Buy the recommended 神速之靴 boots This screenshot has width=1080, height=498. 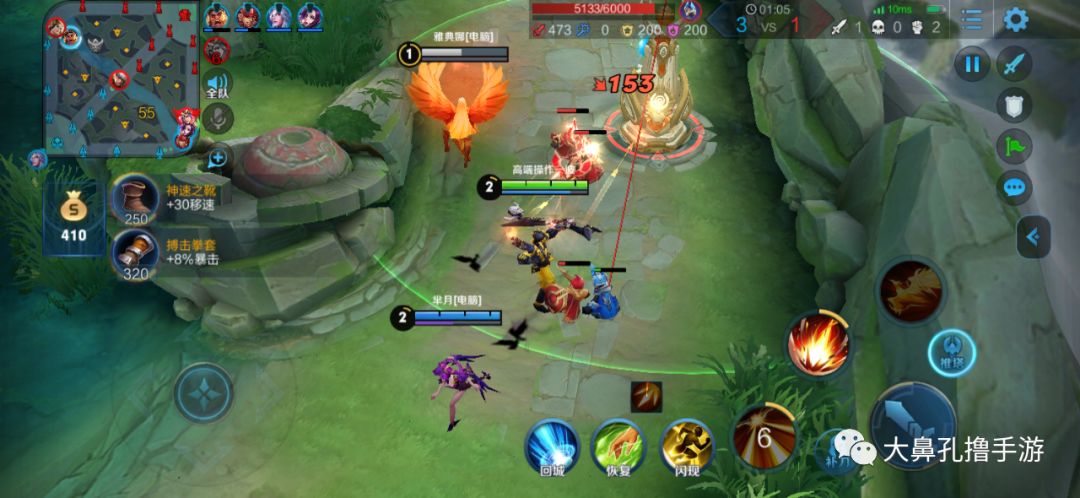pyautogui.click(x=134, y=197)
